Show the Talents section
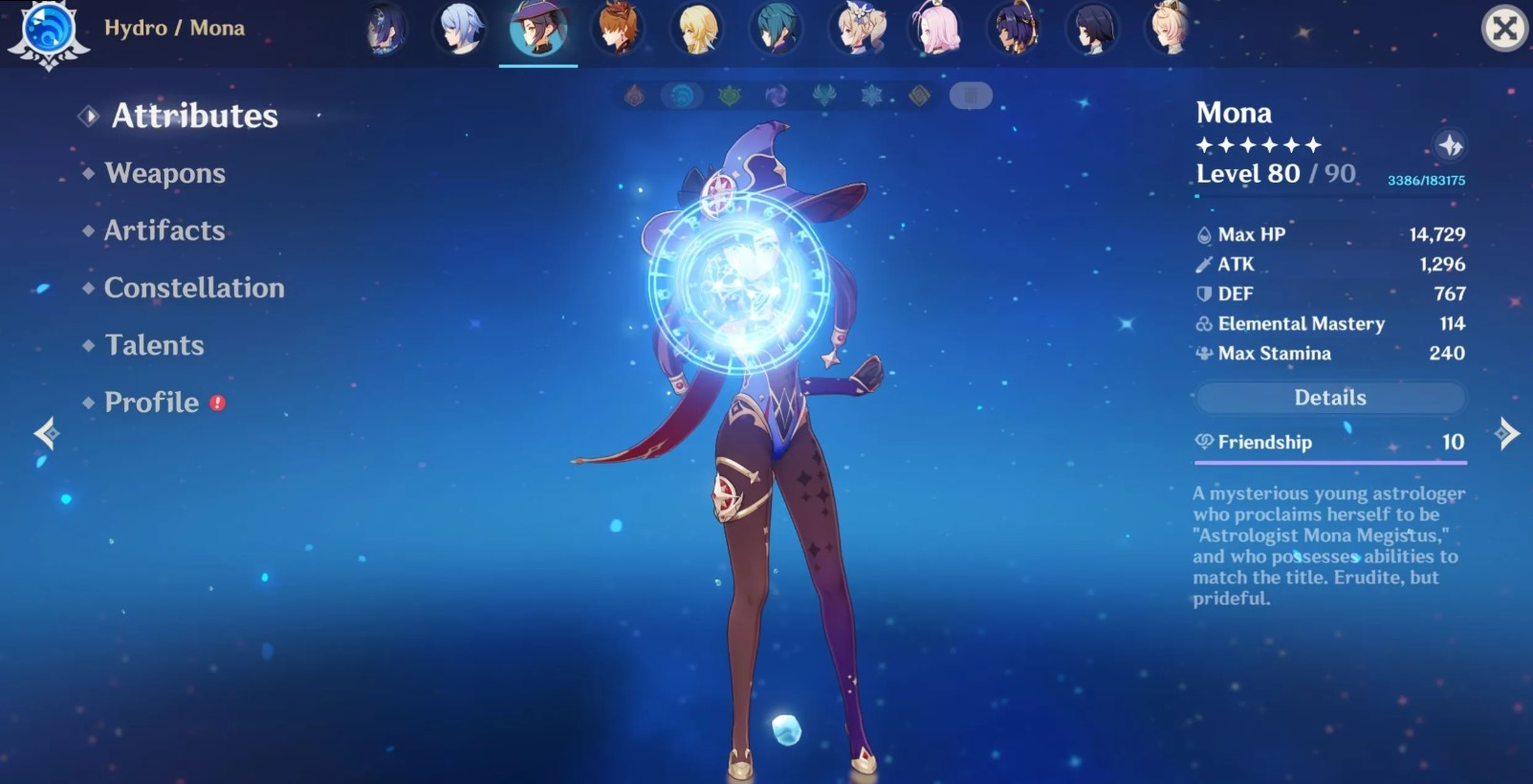 pos(154,345)
